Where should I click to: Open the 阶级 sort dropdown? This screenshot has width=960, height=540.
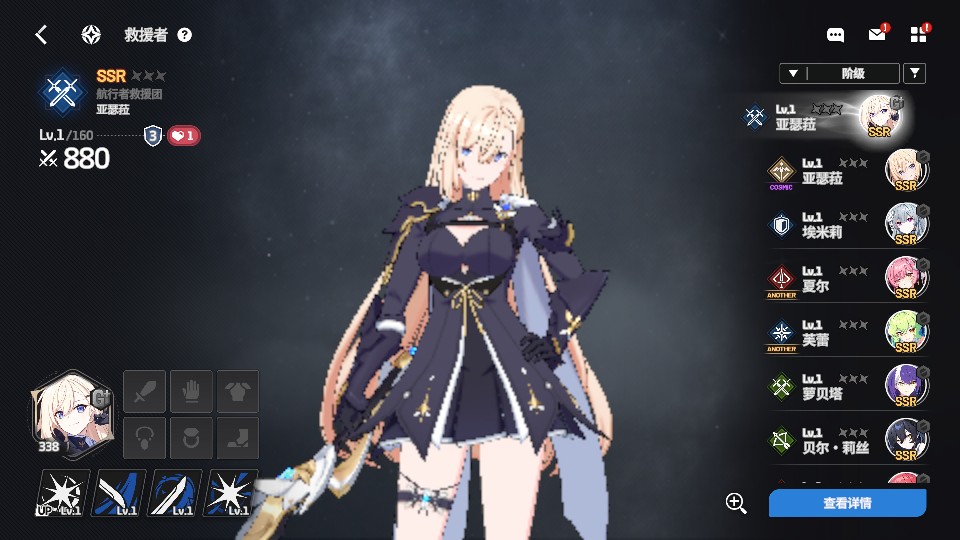(838, 73)
